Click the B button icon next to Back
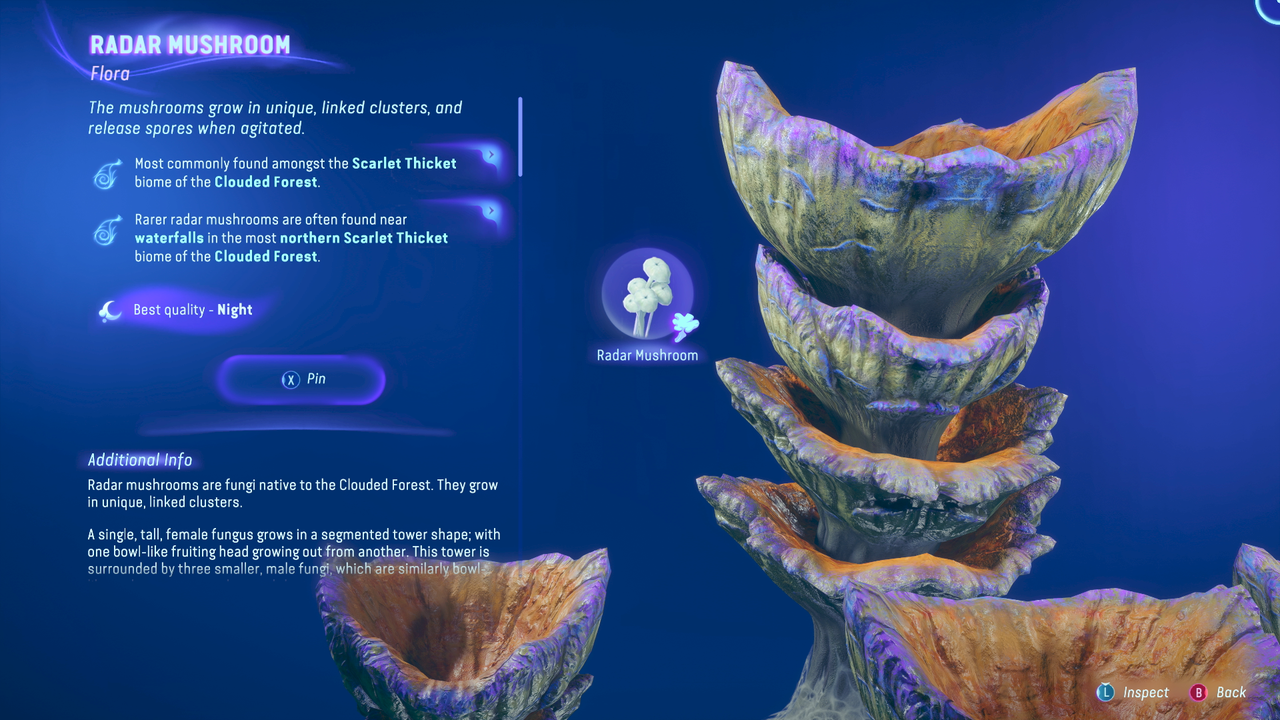Screen dimensions: 1280x720 pyautogui.click(x=1199, y=692)
